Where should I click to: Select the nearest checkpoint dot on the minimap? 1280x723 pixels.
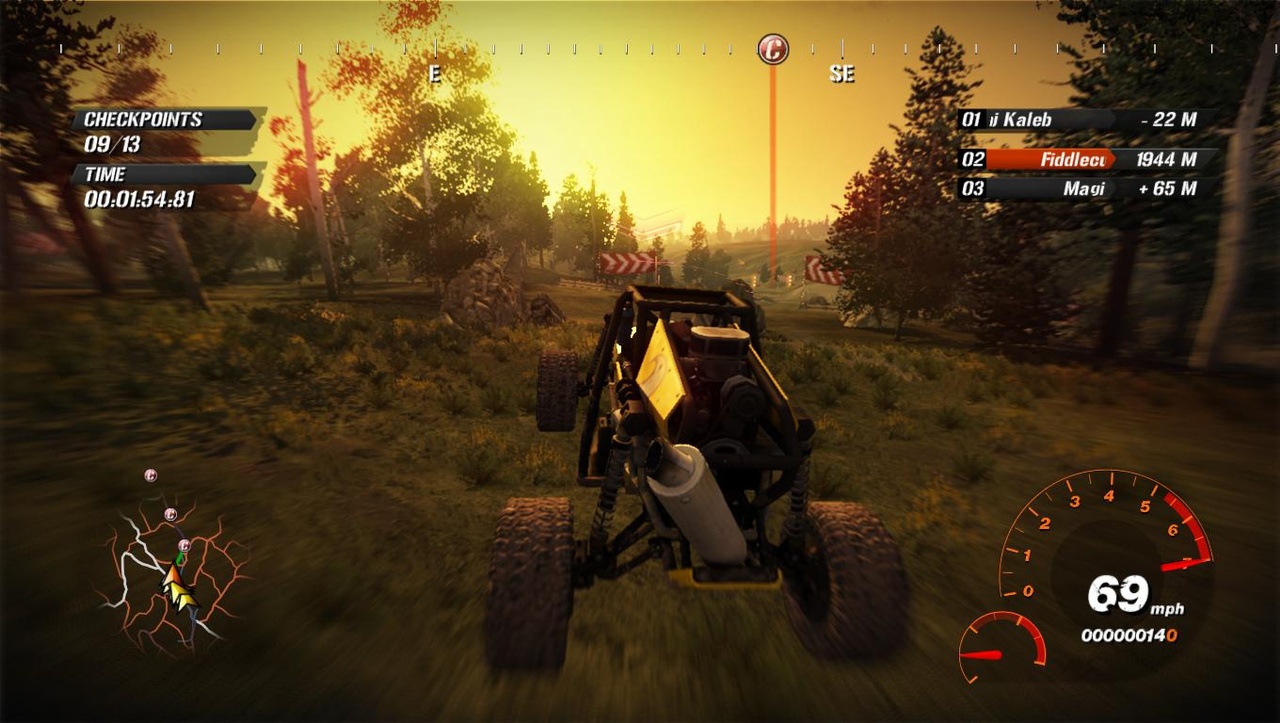tap(184, 546)
